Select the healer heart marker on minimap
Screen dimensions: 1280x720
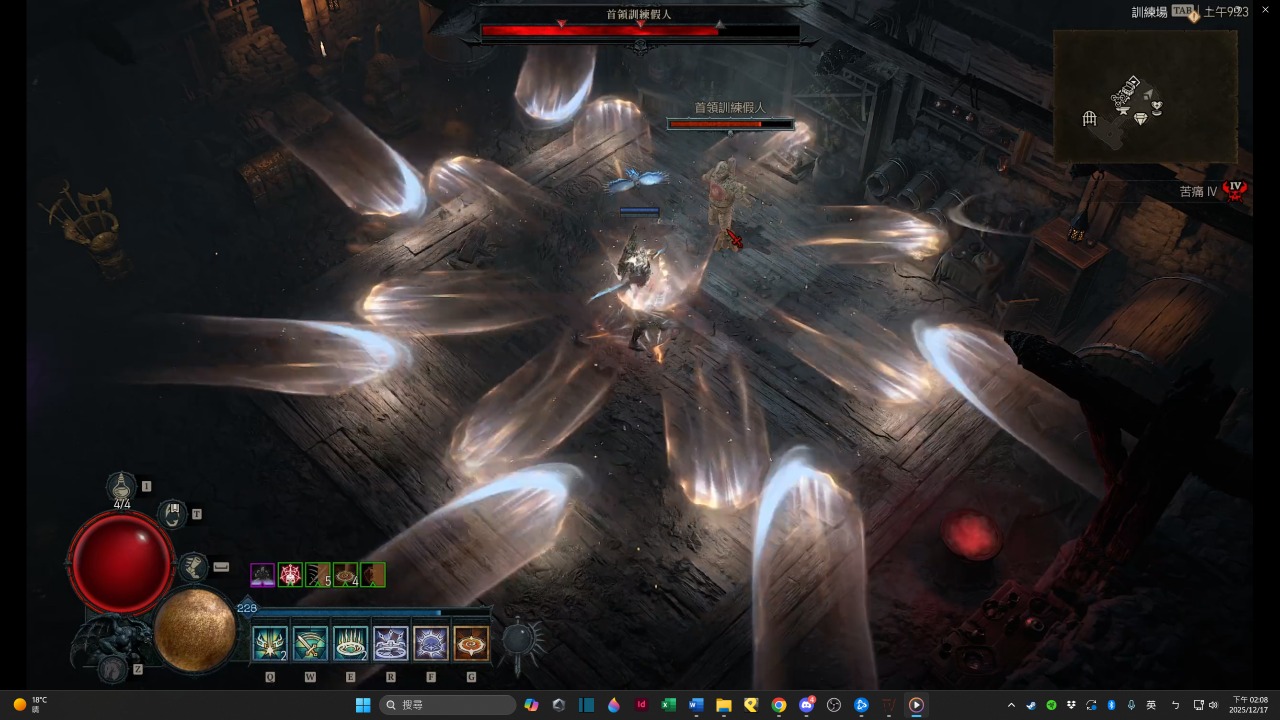tap(1157, 107)
